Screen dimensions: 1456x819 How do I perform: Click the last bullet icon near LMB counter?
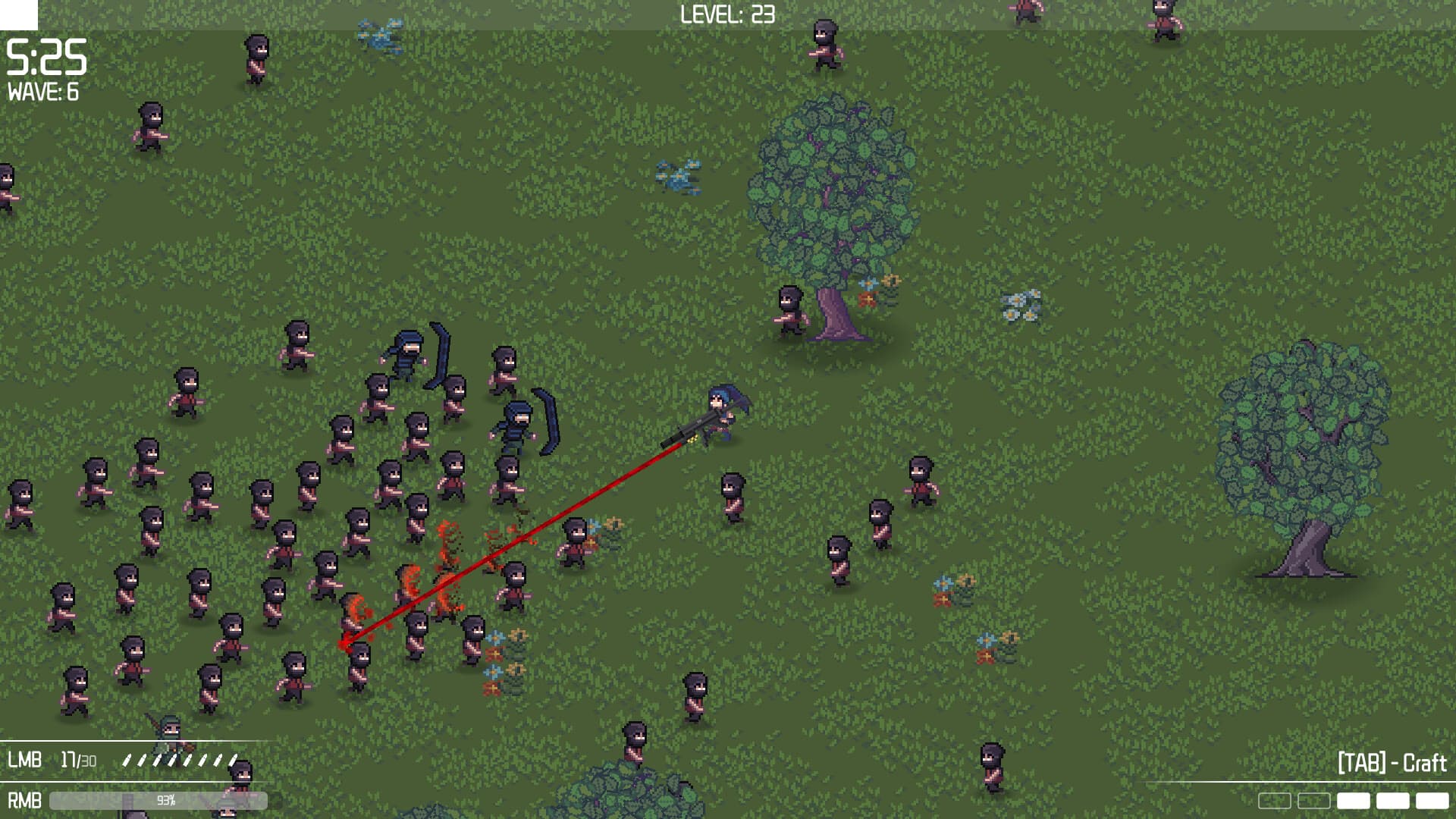[232, 760]
